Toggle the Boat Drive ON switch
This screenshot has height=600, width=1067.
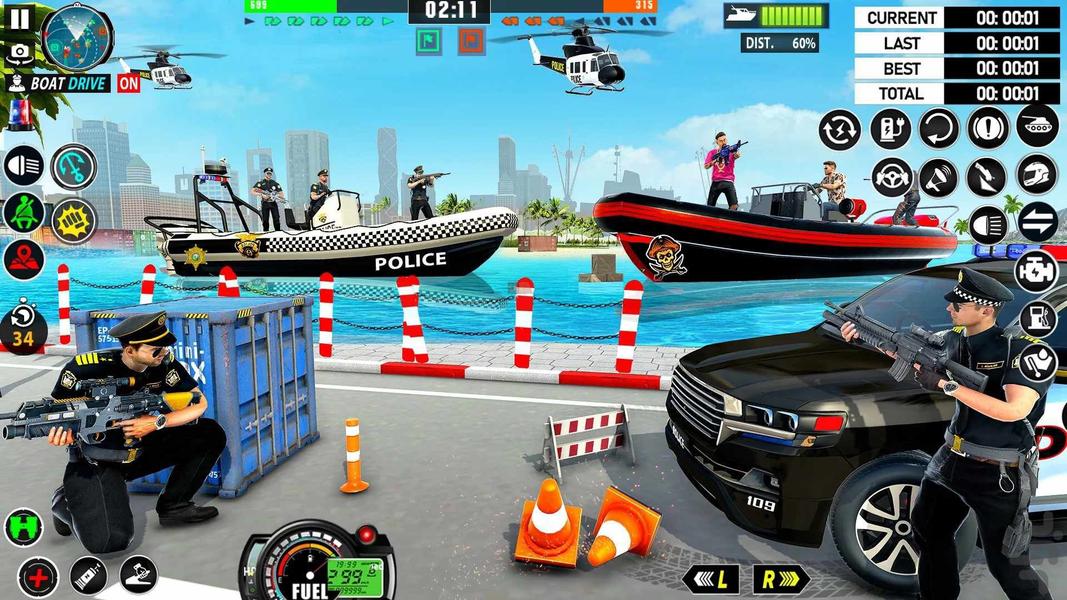point(129,84)
